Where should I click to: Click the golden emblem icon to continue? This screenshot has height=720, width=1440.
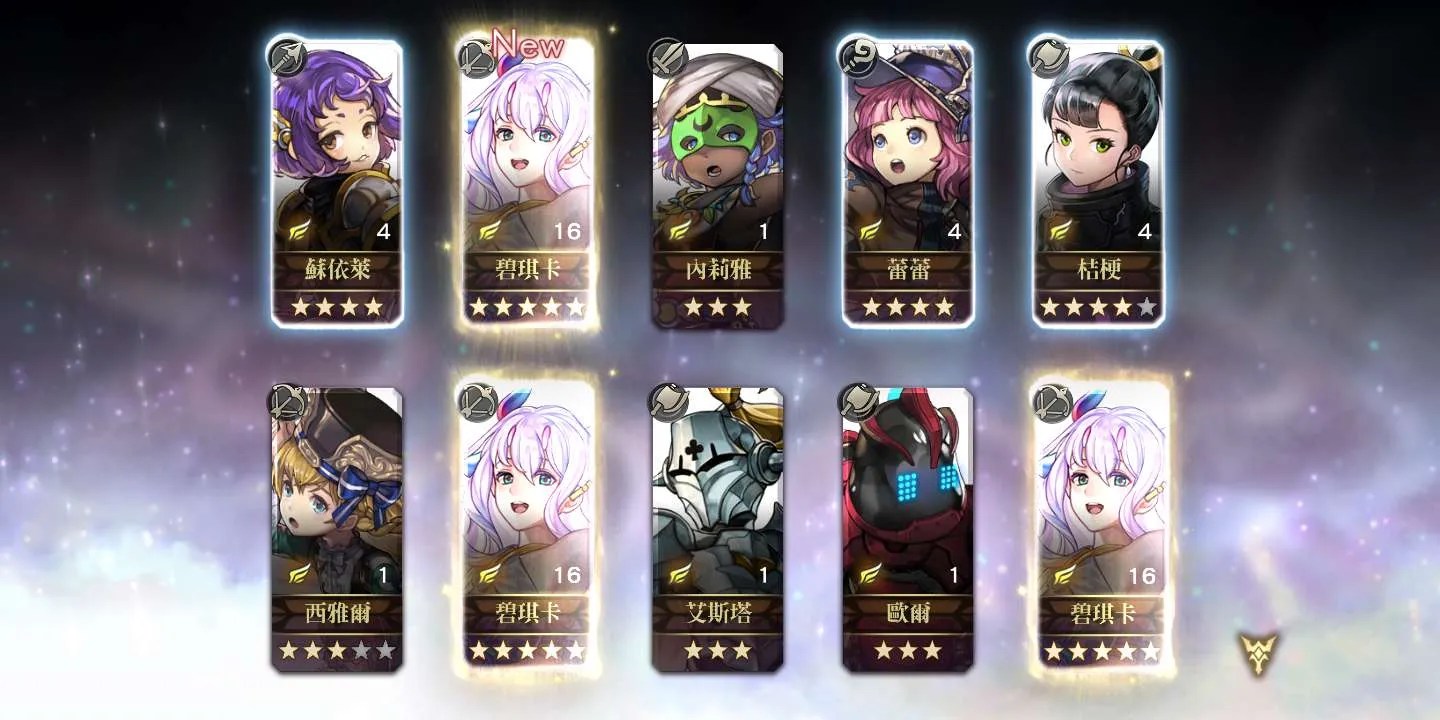pos(1258,653)
